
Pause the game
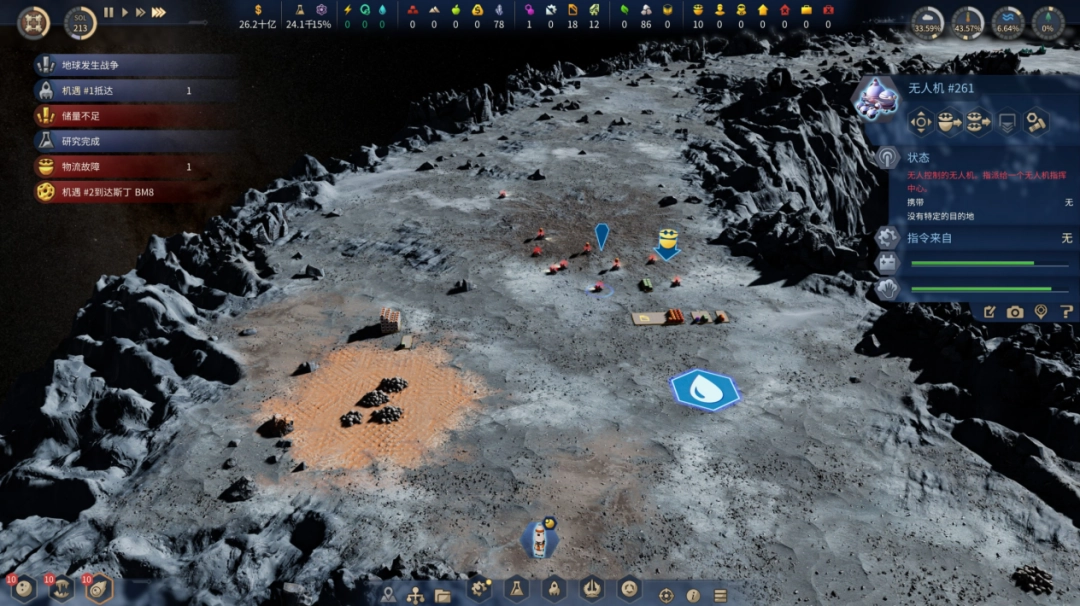109,12
